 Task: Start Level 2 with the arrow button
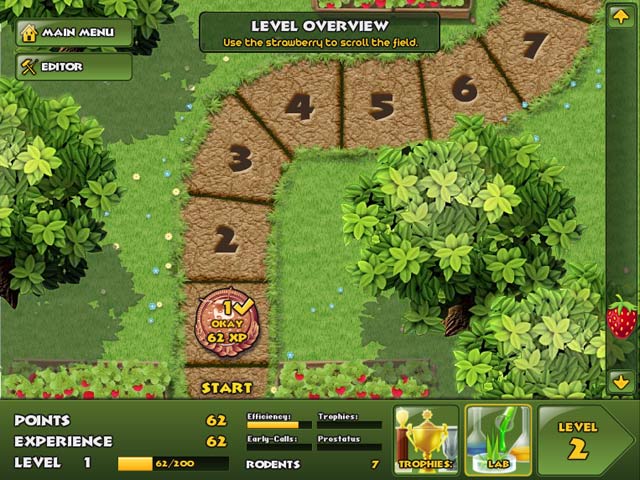pos(585,438)
